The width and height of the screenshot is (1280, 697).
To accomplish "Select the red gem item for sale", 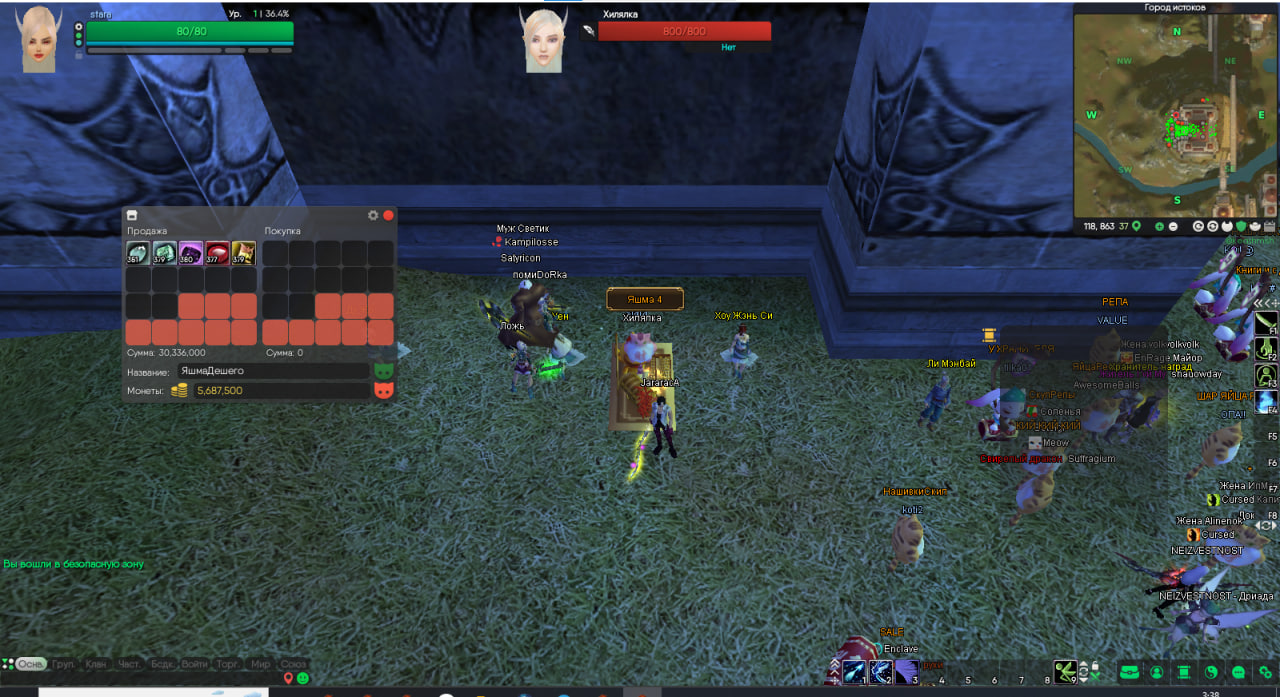I will (217, 253).
